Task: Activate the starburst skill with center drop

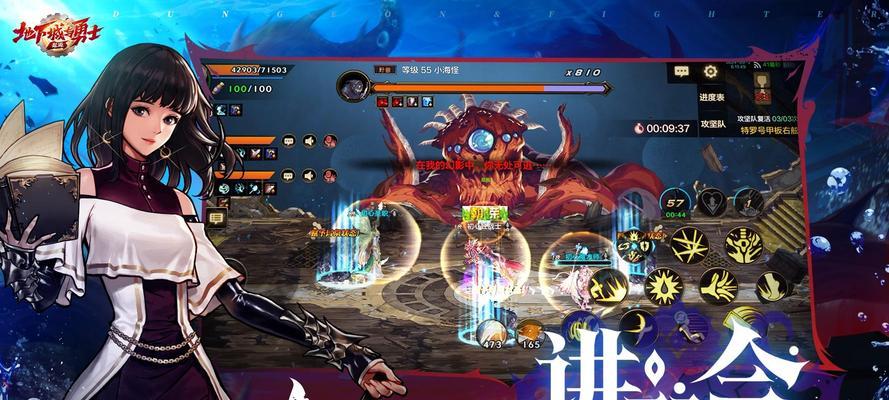Action: coord(660,287)
